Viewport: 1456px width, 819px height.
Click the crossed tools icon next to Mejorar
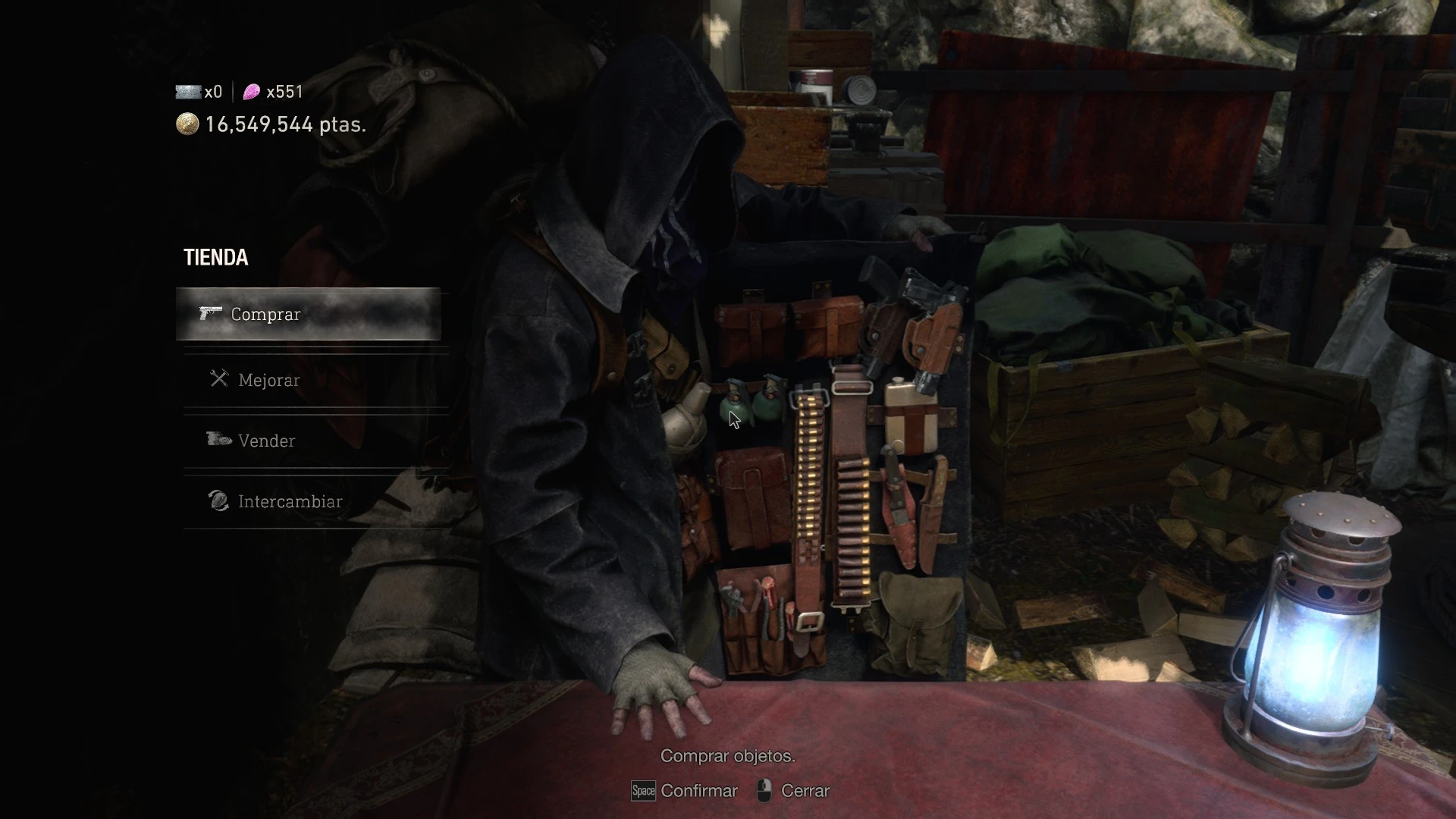click(219, 379)
